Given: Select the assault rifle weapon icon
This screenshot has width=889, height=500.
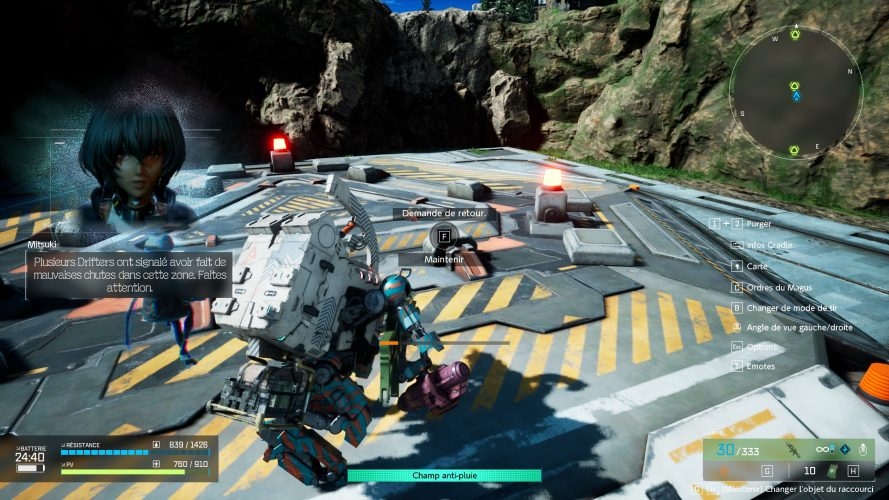Looking at the screenshot, I should point(791,450).
